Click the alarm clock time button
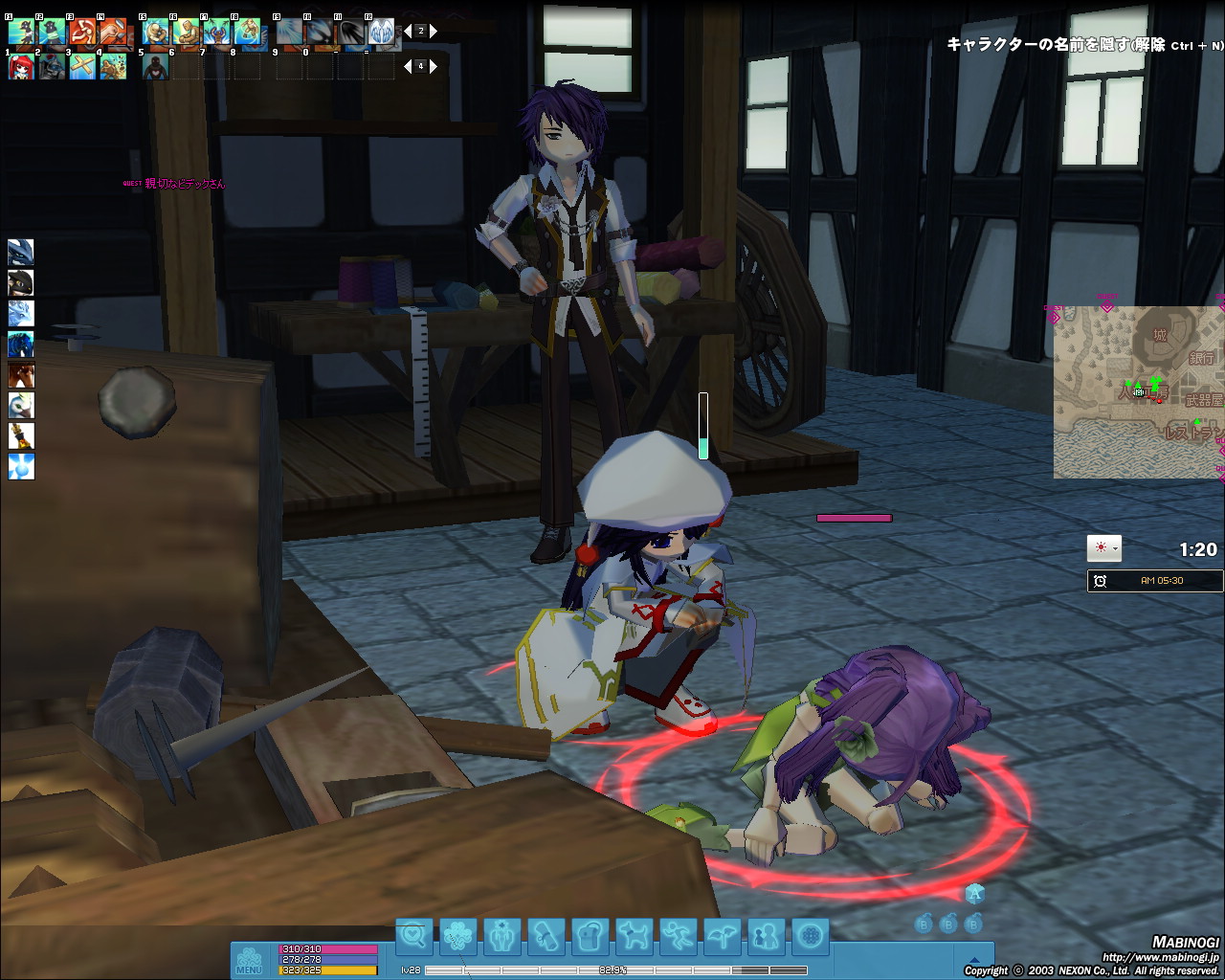 point(1101,581)
